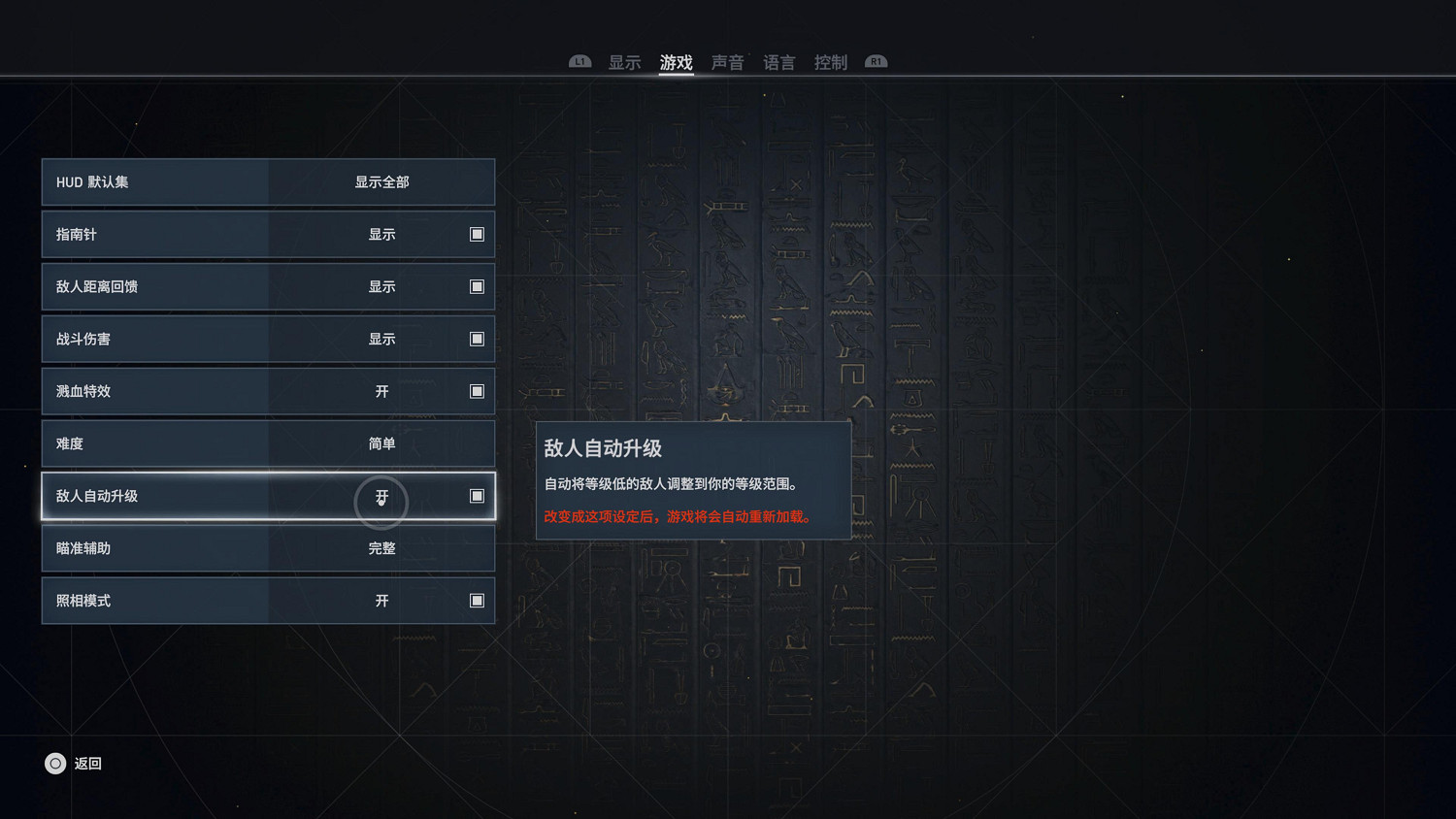Screen dimensions: 1456x819
Task: Click the R1 shoulder button icon
Action: 876,60
